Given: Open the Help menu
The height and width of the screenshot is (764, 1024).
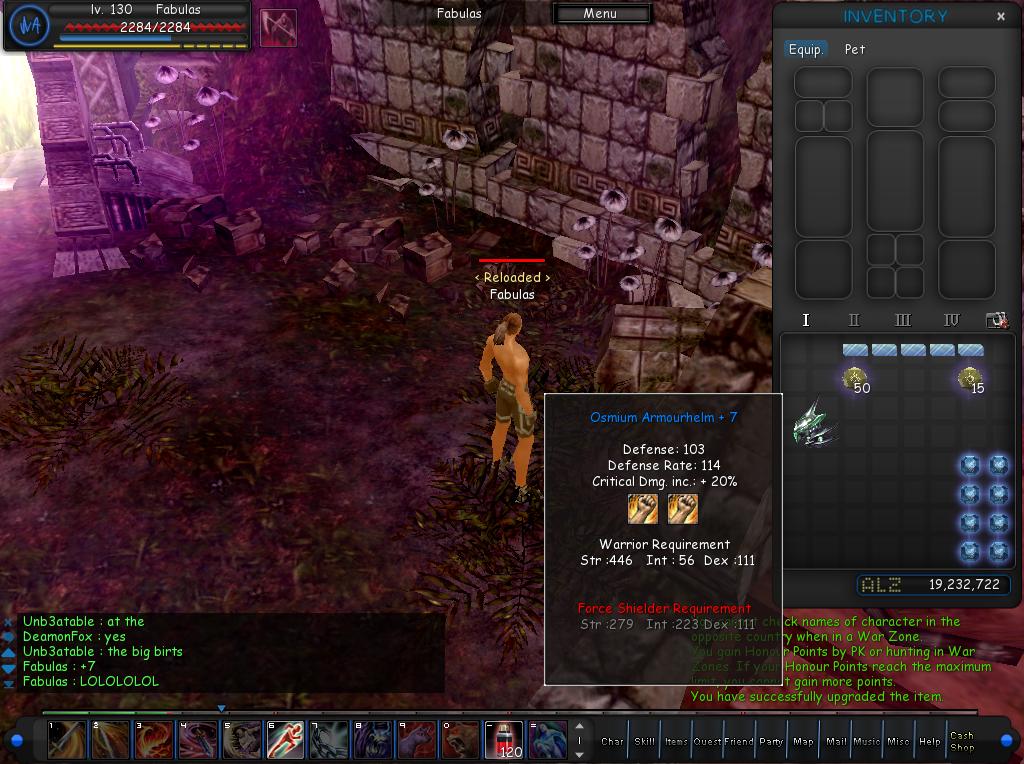Looking at the screenshot, I should pyautogui.click(x=930, y=741).
